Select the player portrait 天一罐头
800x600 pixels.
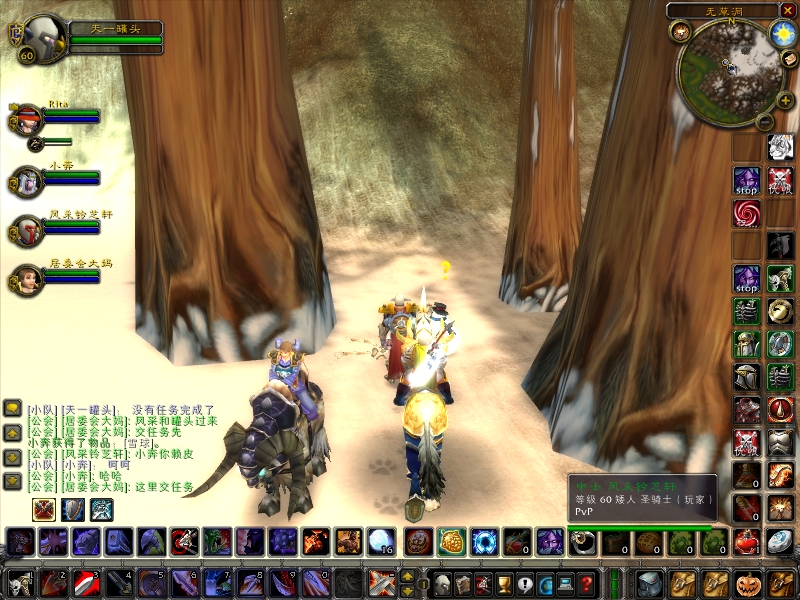[41, 39]
